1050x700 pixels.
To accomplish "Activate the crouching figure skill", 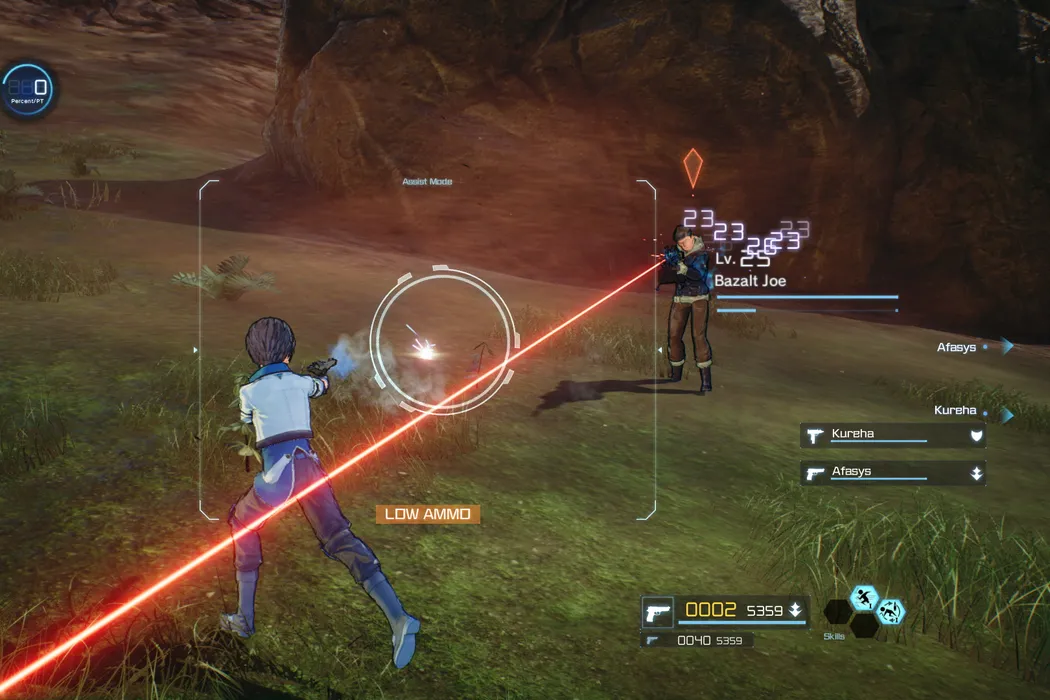I will click(x=889, y=611).
